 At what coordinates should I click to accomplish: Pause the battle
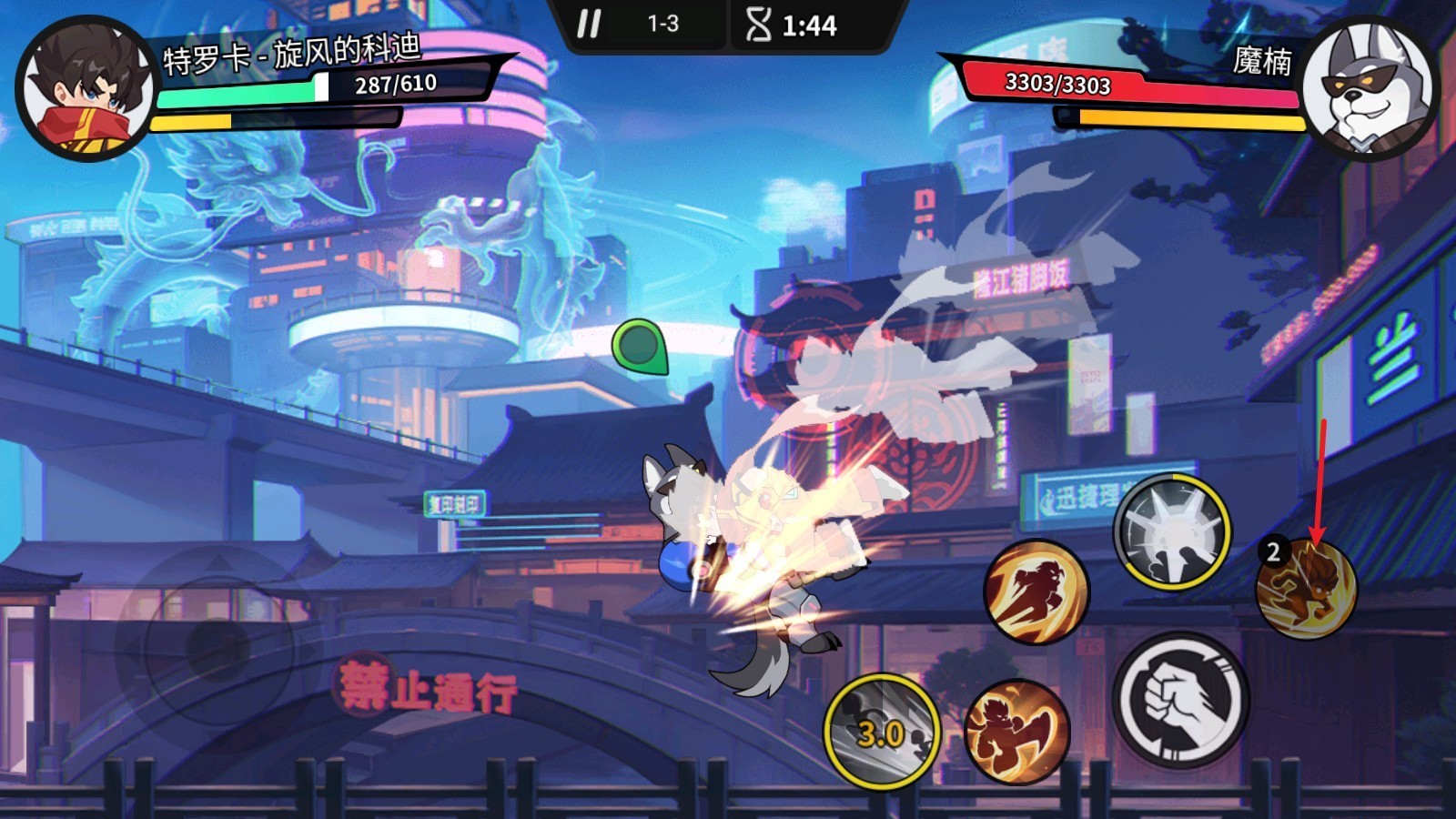(x=589, y=24)
